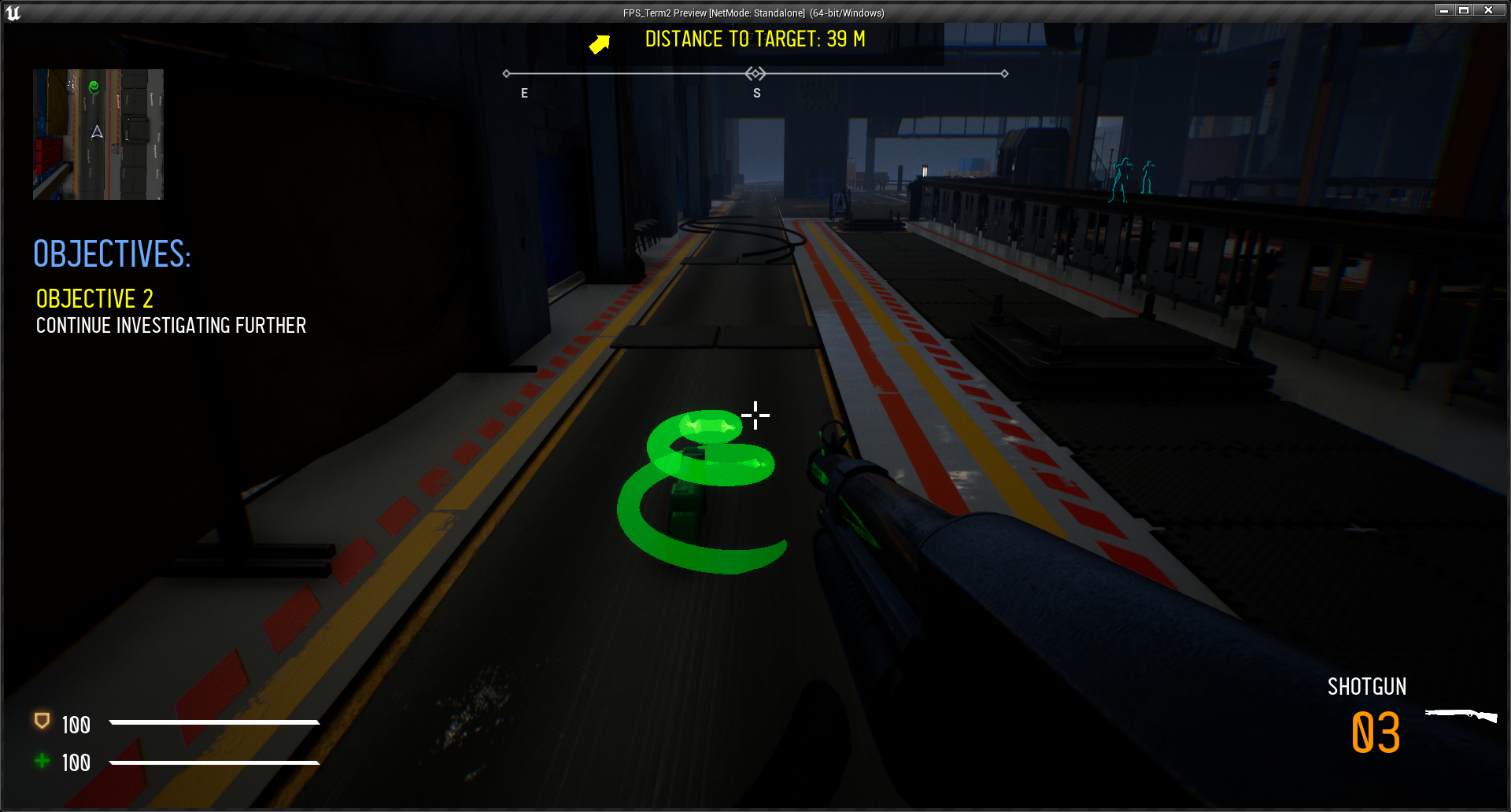Click the green marker on the minimap
1511x812 pixels.
click(x=94, y=87)
